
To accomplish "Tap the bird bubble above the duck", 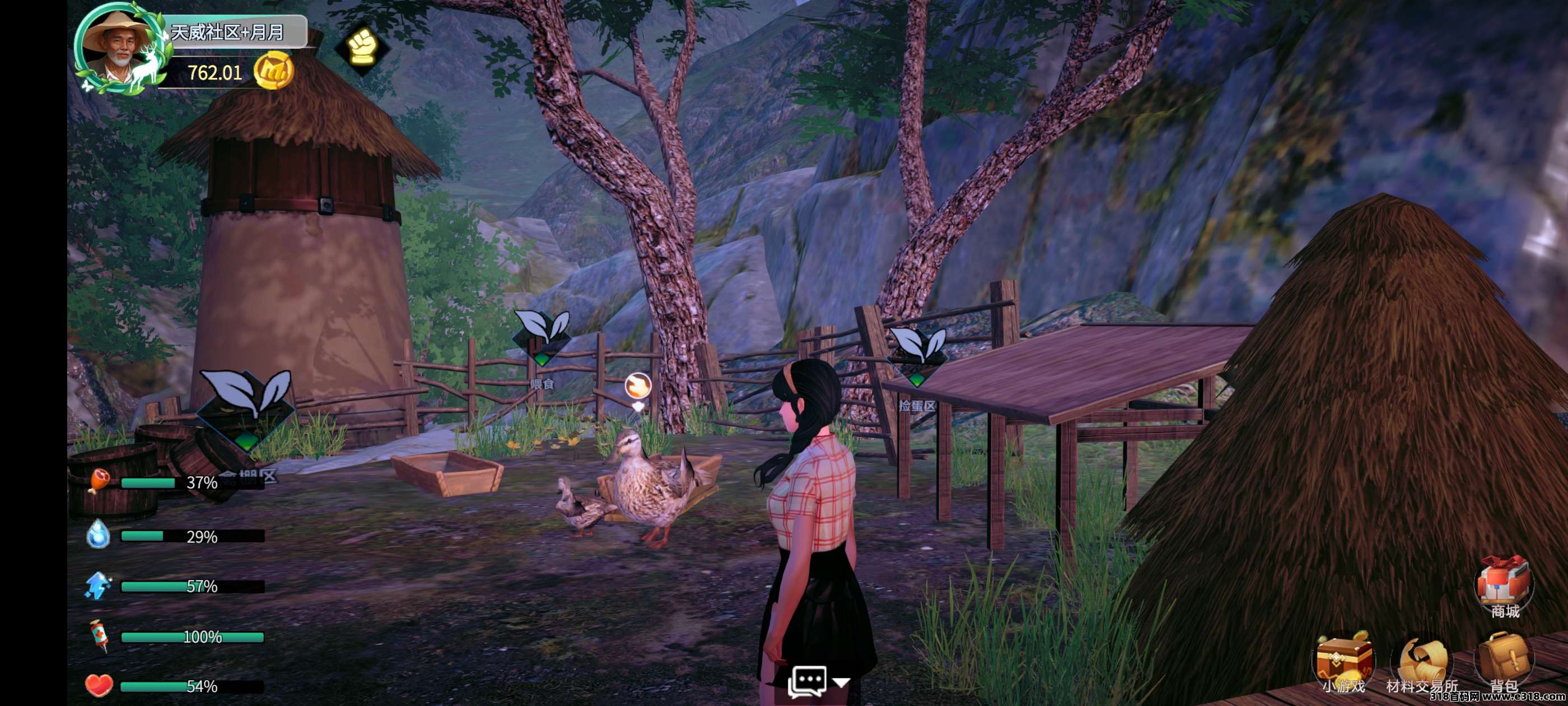I will 638,386.
